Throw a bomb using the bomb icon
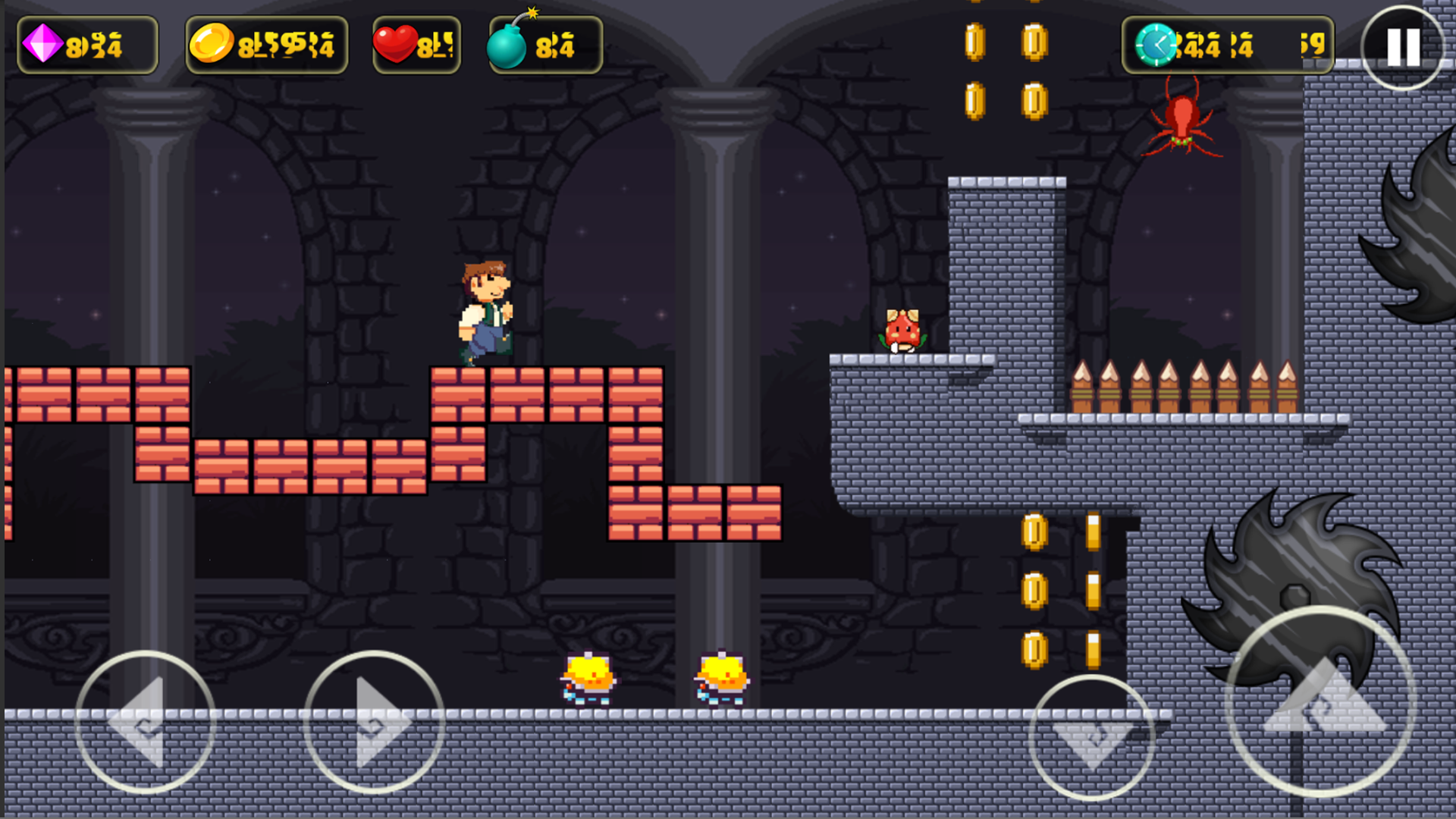1456x819 pixels. [508, 44]
